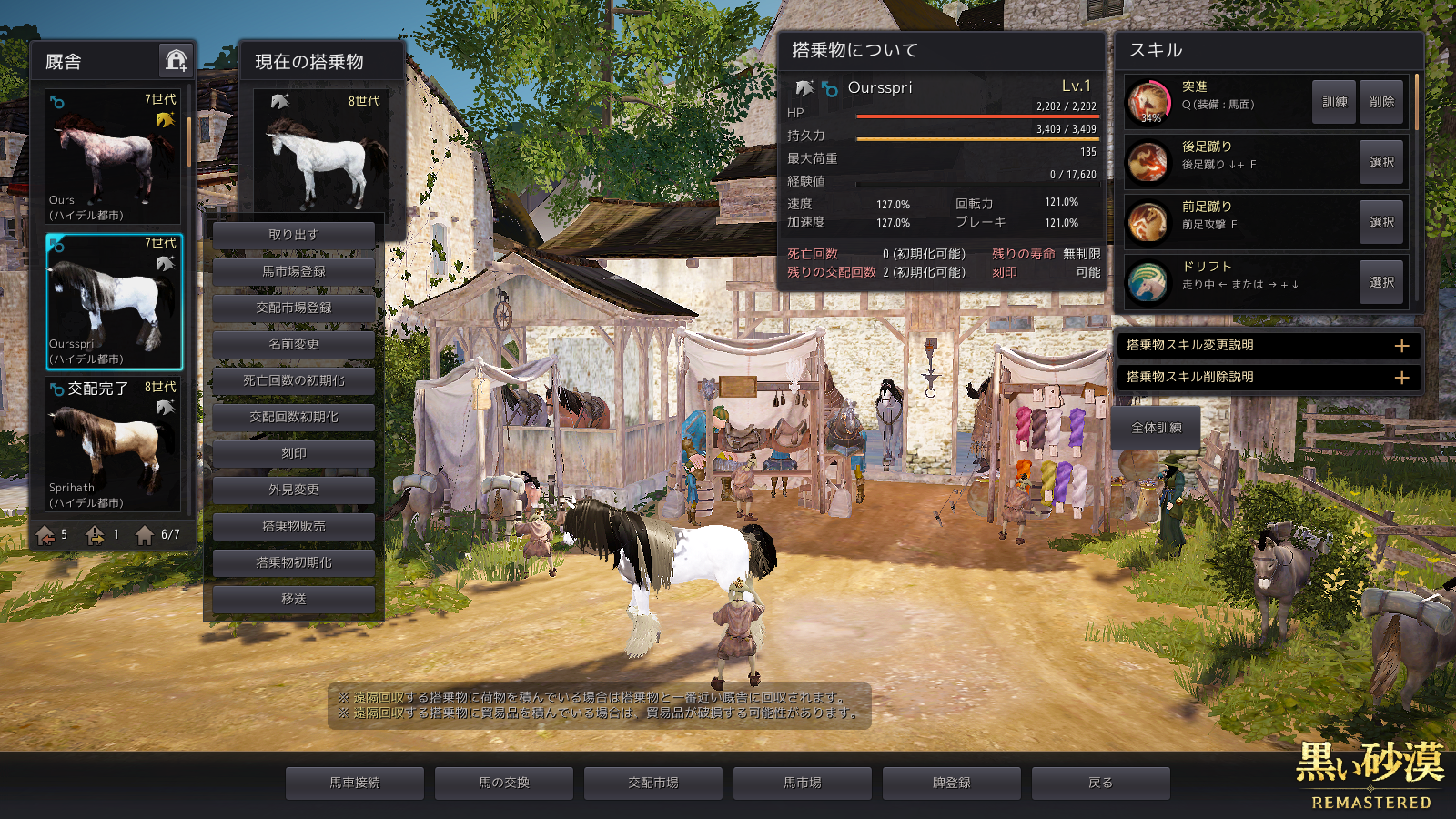Screen dimensions: 1456x819
Task: Start 全体訓練 full training
Action: tap(1157, 428)
